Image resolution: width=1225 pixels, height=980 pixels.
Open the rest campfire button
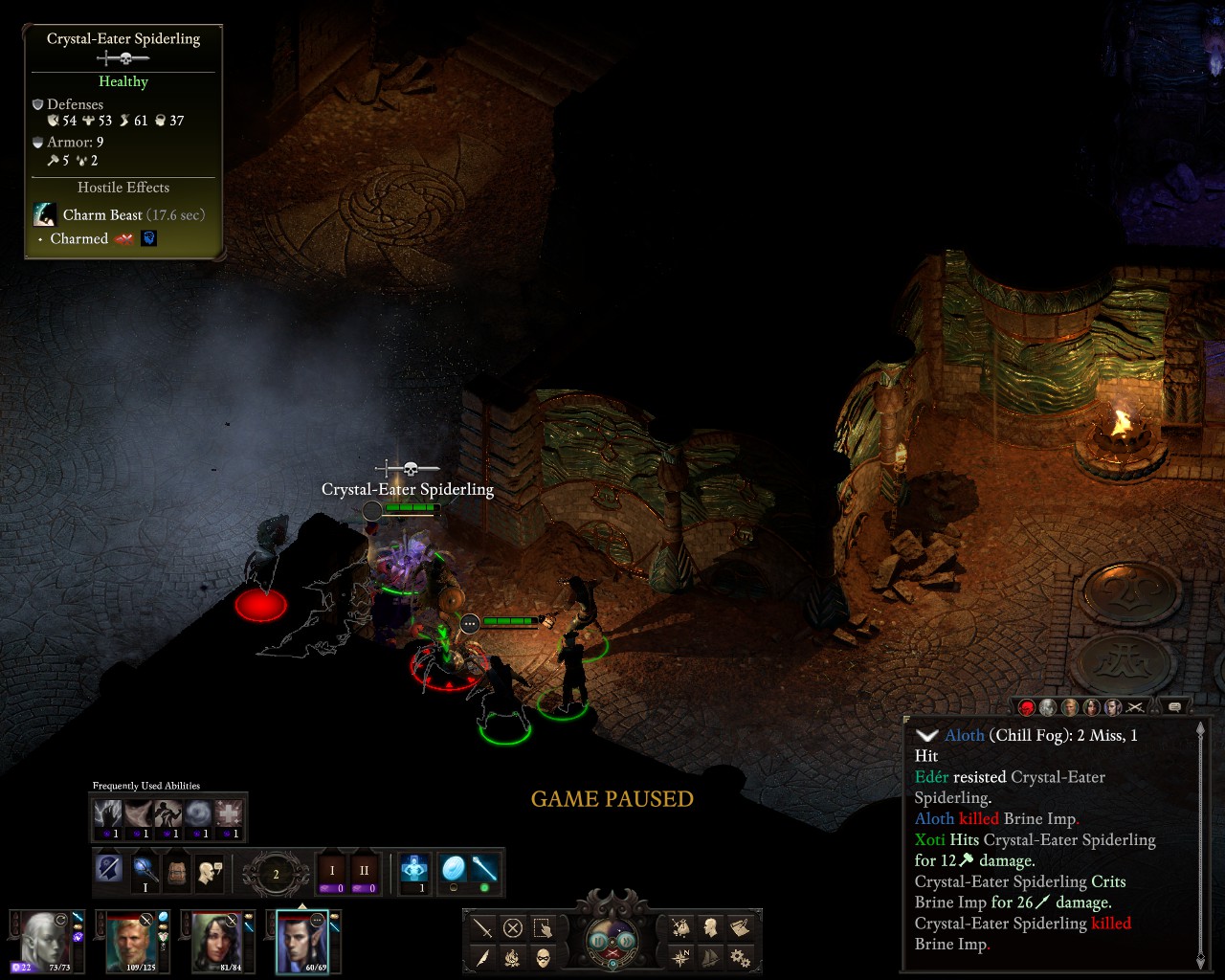tap(513, 957)
